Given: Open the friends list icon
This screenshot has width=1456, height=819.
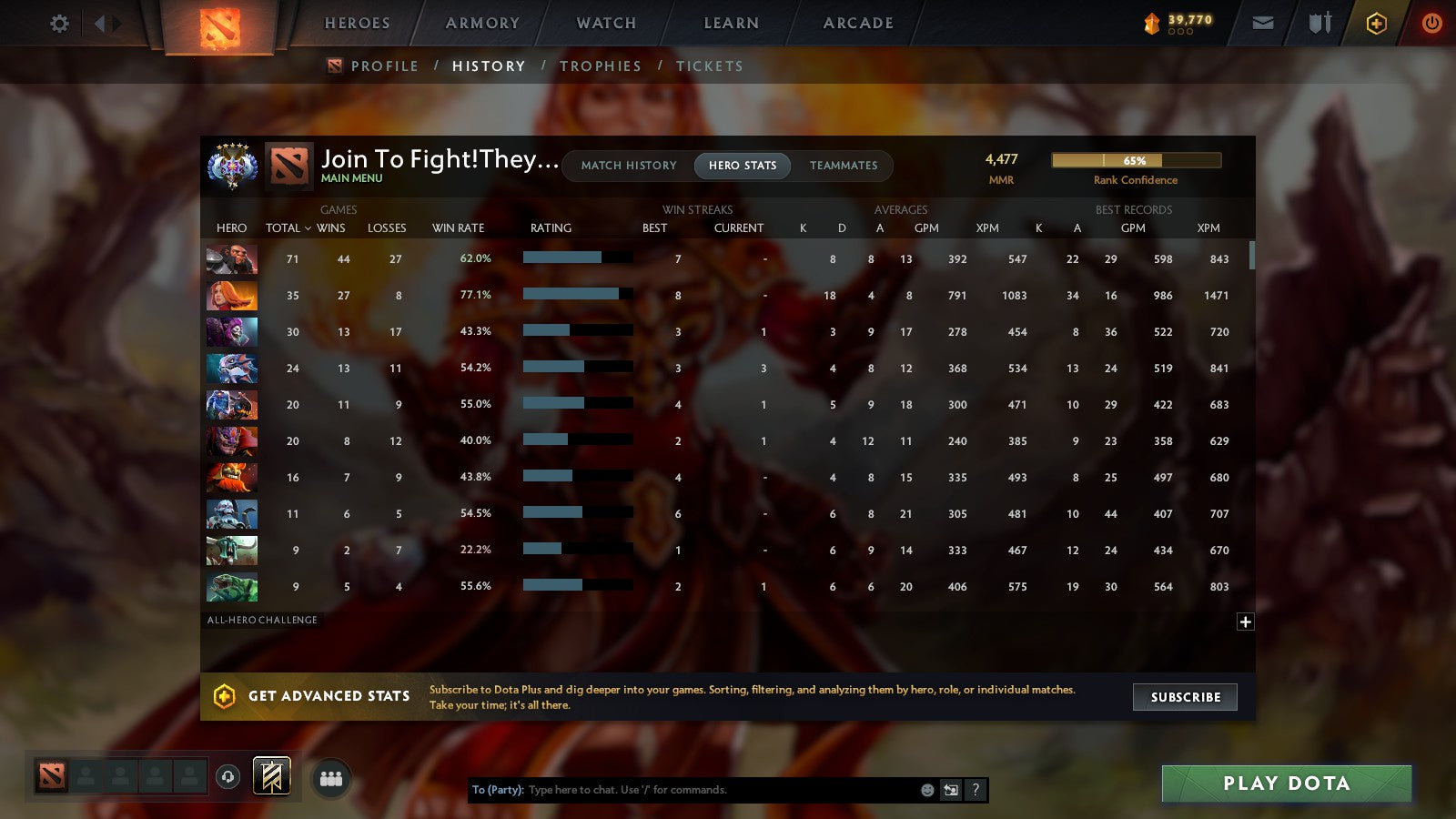Looking at the screenshot, I should (332, 777).
